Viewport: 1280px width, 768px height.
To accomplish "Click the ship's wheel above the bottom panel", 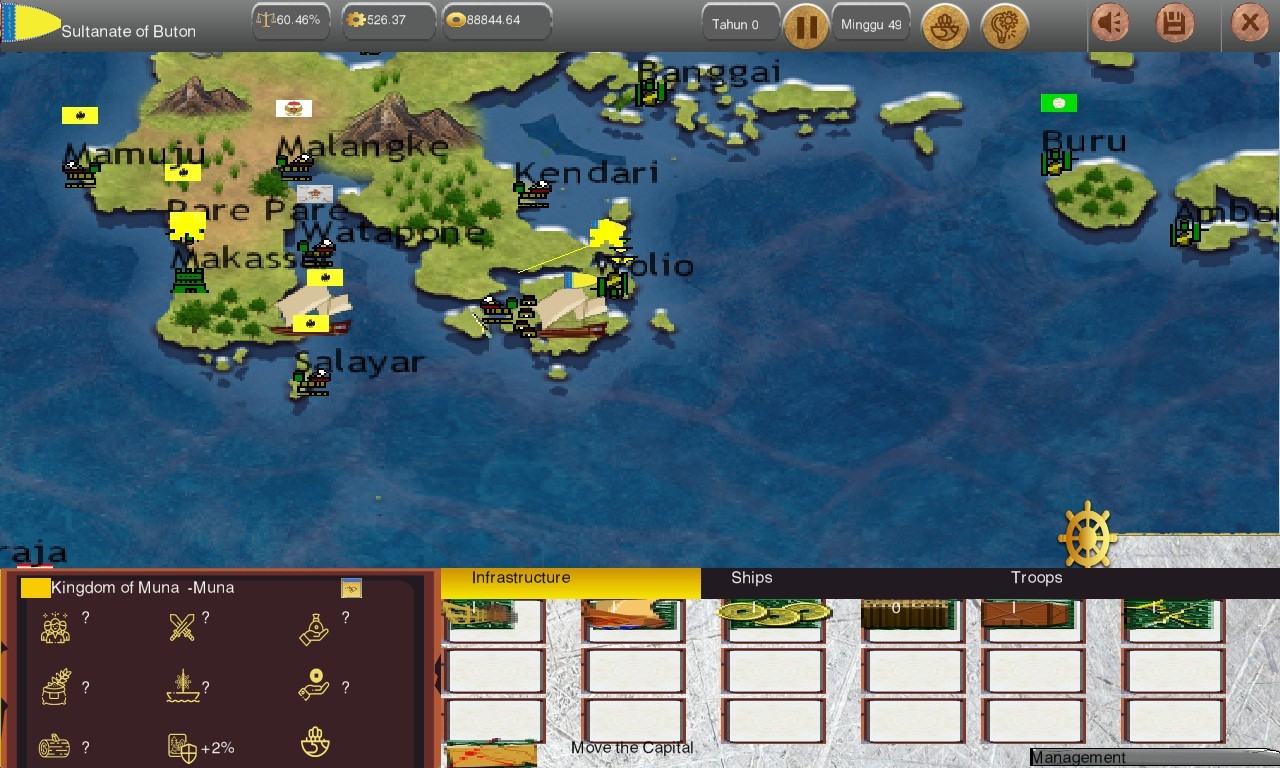I will (1087, 535).
